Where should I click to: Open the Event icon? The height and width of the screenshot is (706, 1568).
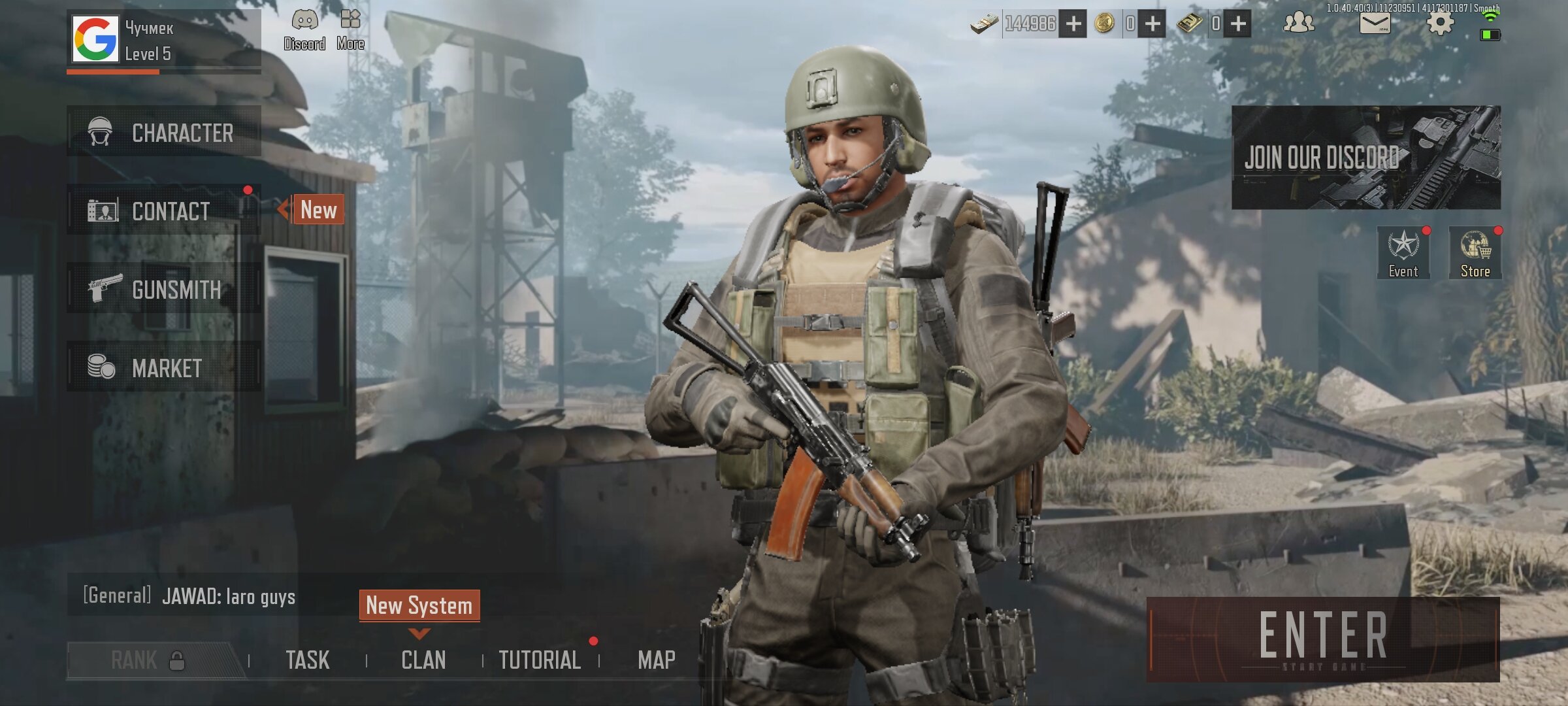pos(1403,254)
